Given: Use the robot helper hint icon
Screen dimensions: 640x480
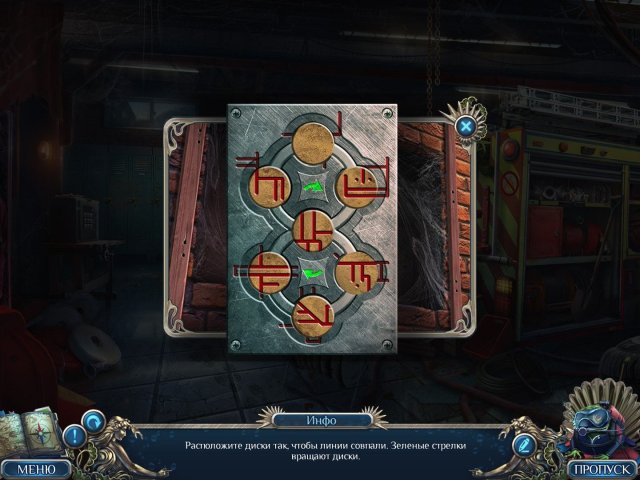Looking at the screenshot, I should [x=594, y=424].
